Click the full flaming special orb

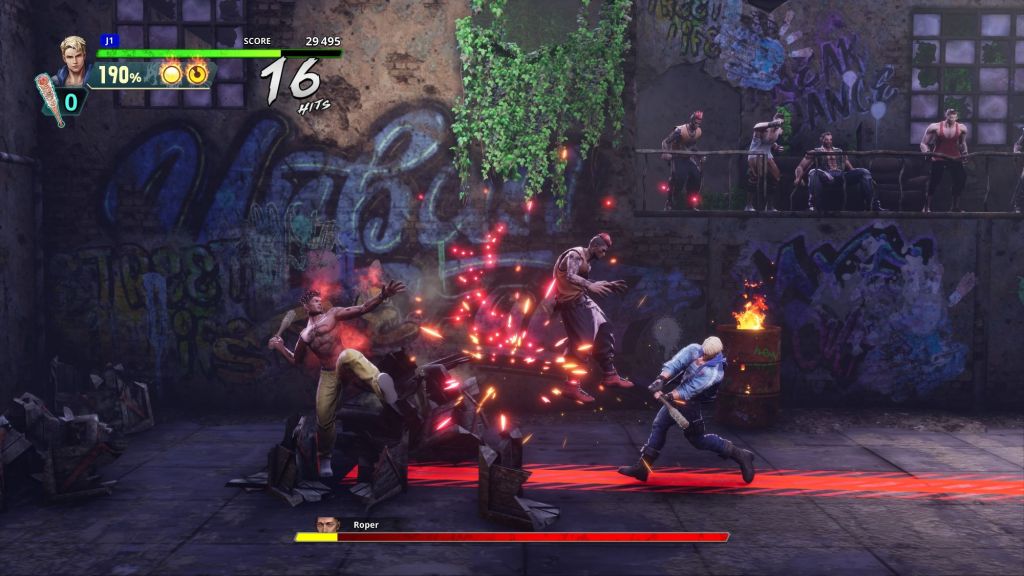pos(171,73)
